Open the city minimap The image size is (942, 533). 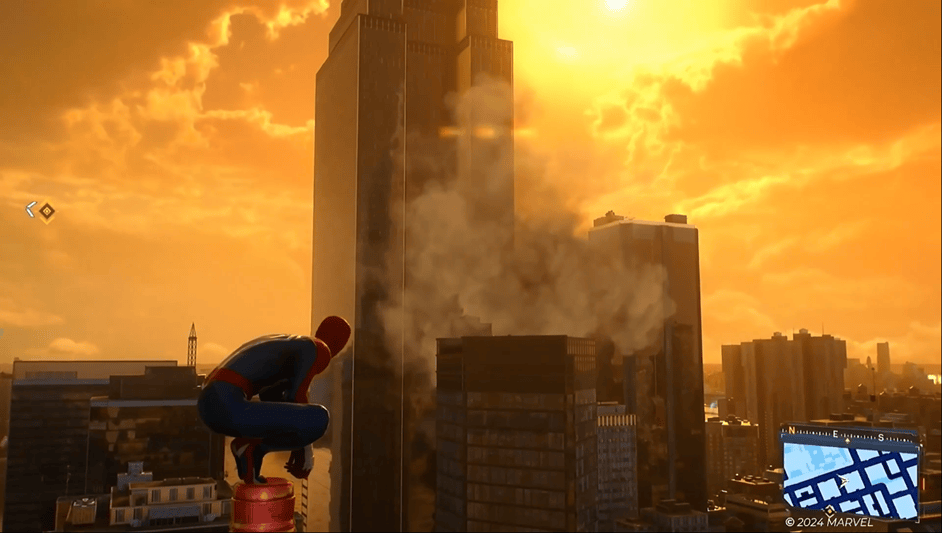850,478
